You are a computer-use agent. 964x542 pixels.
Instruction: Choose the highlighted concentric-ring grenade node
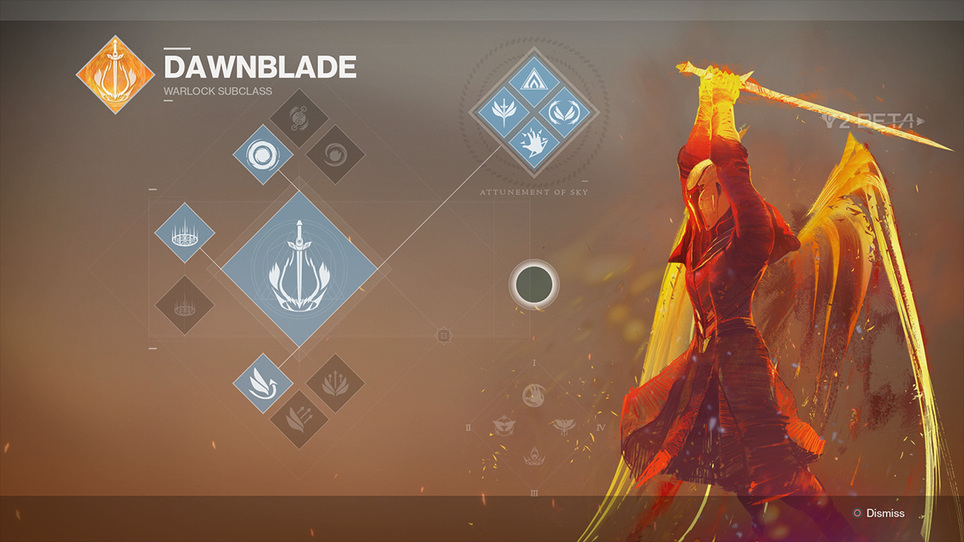[263, 155]
